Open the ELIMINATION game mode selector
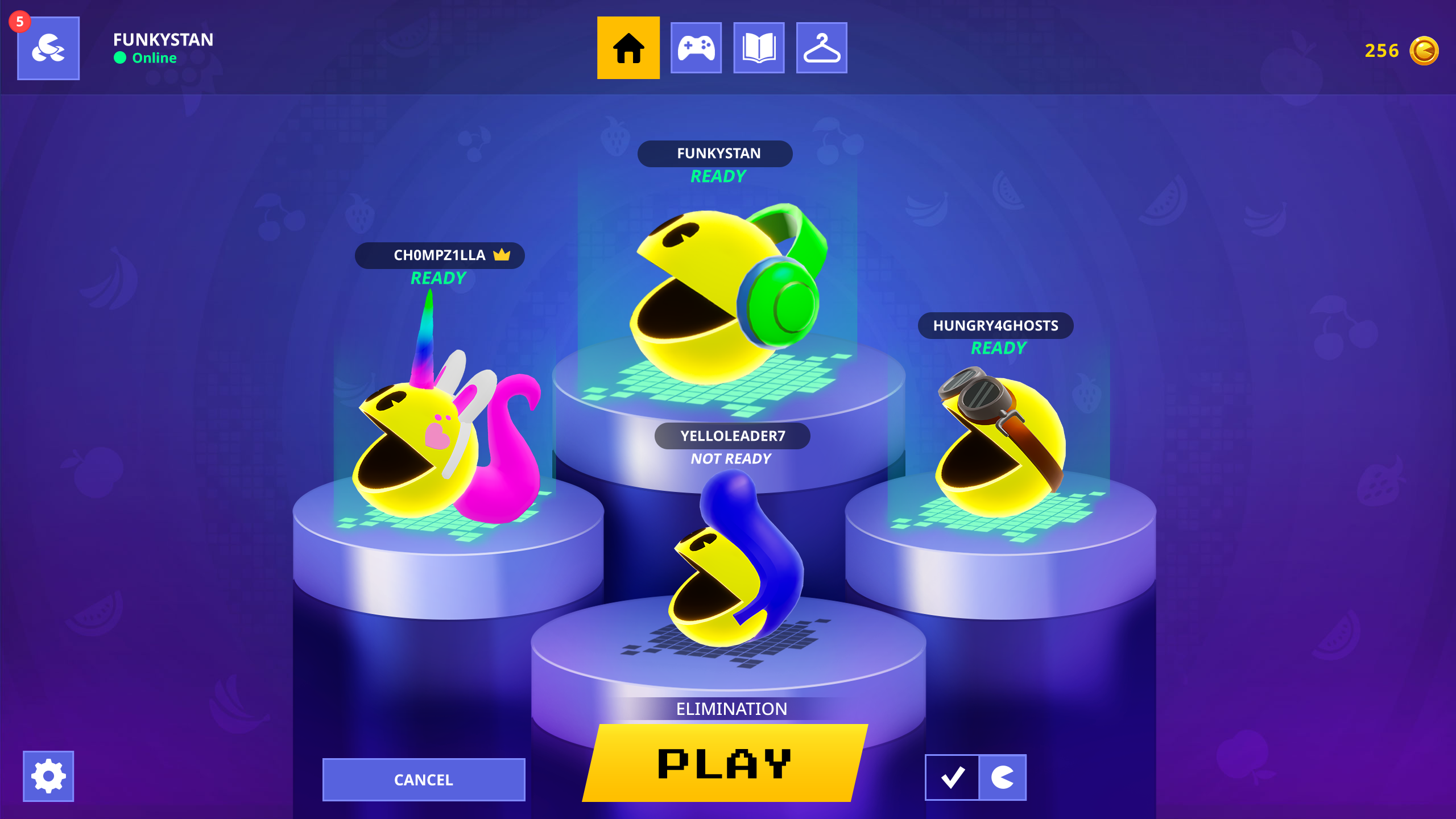1456x819 pixels. 731,709
